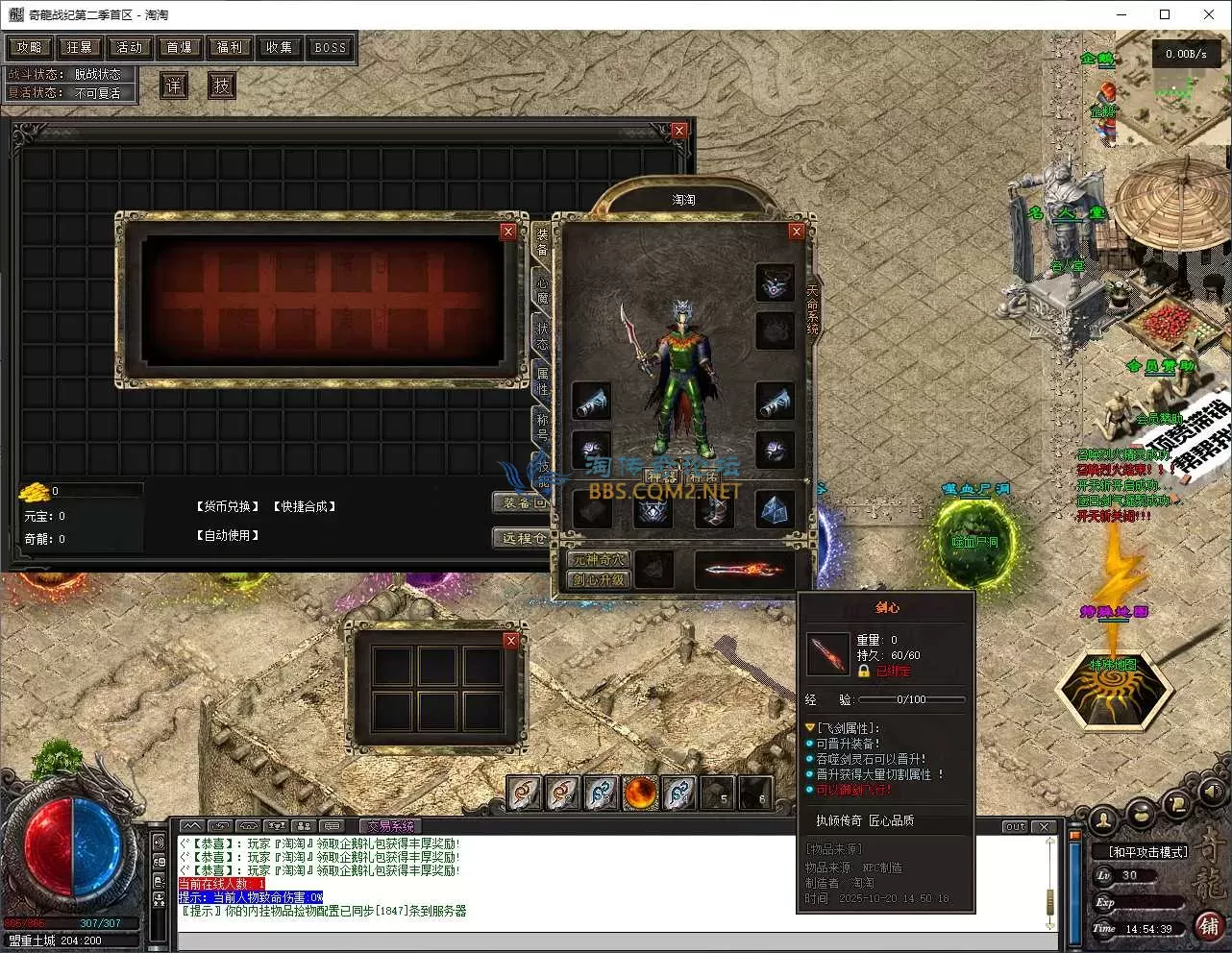Viewport: 1232px width, 953px height.
Task: Select the flaming sword 剑心 slot
Action: click(x=745, y=570)
